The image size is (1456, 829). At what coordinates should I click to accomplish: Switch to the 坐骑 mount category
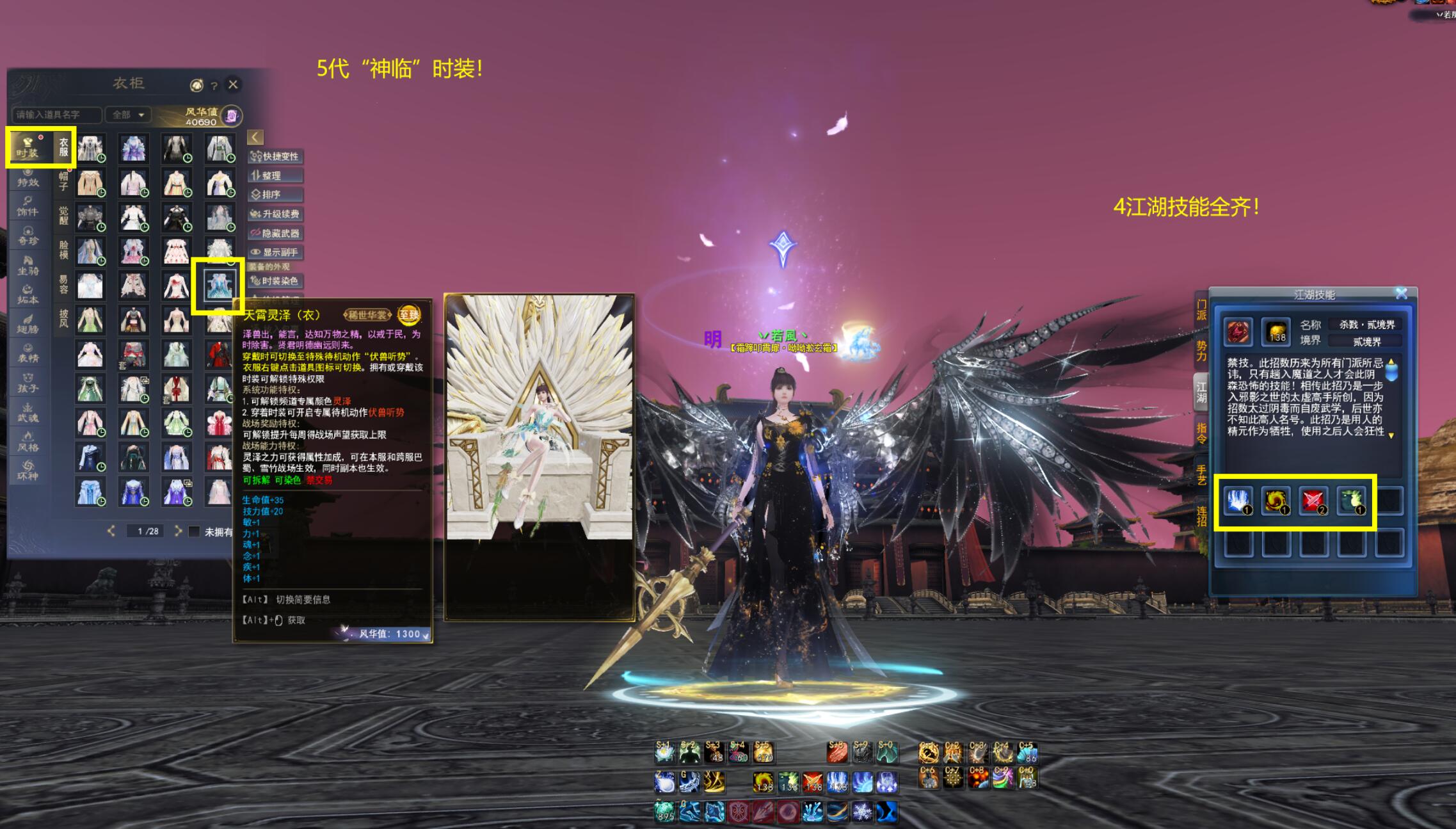click(28, 266)
